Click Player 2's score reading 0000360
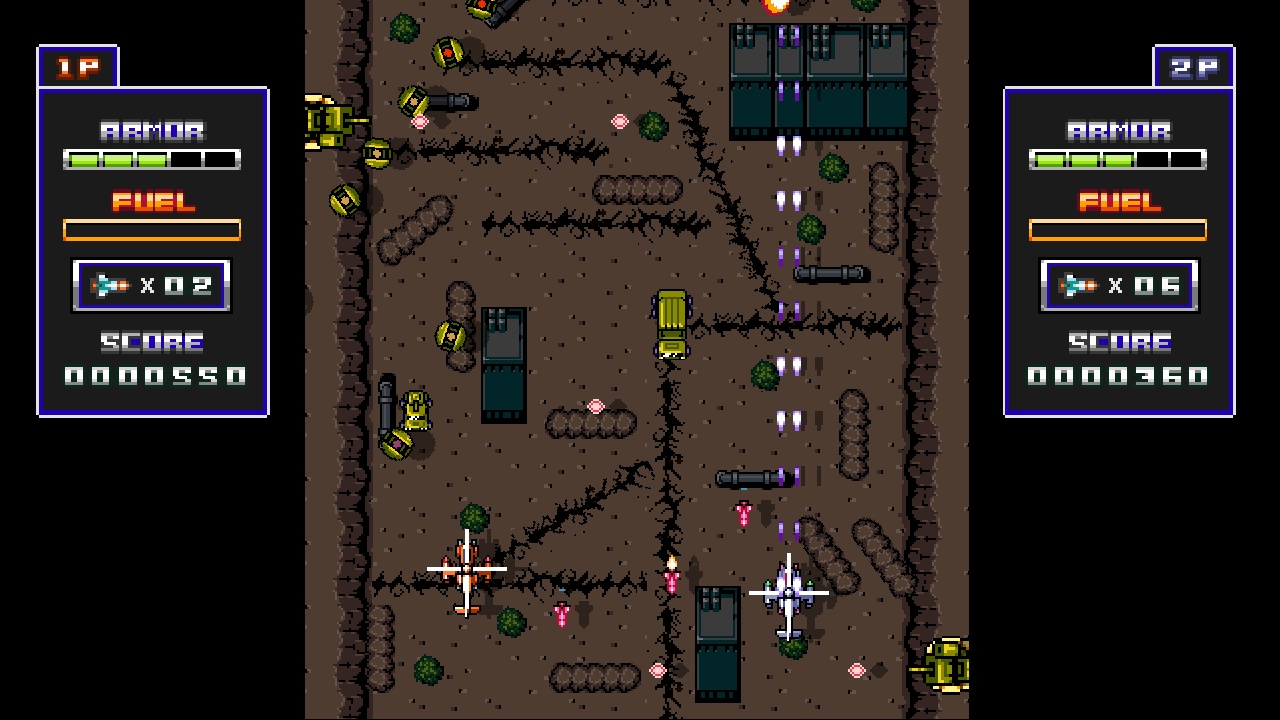The image size is (1280, 720). tap(1117, 376)
